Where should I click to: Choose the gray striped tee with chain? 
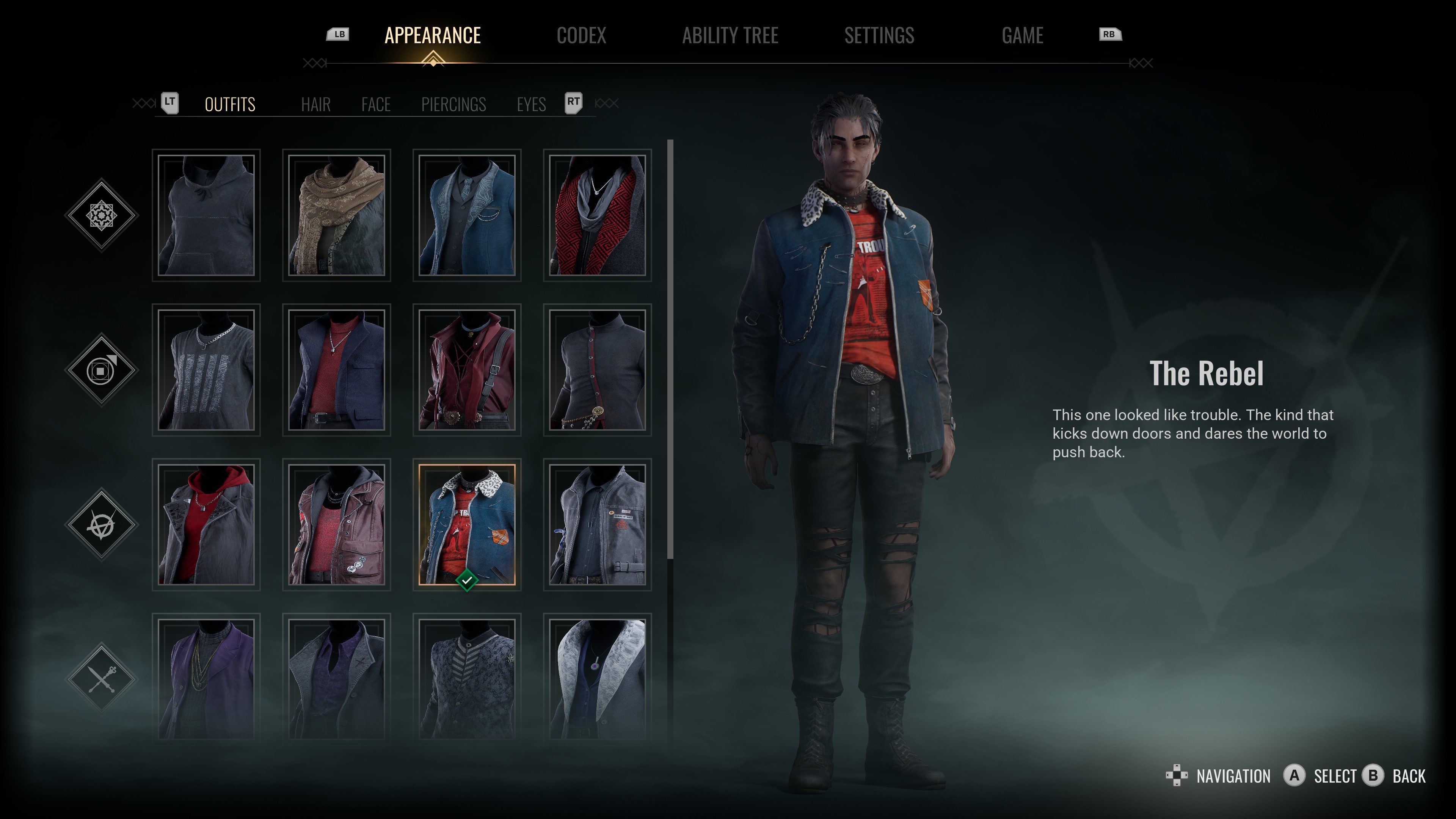point(206,370)
